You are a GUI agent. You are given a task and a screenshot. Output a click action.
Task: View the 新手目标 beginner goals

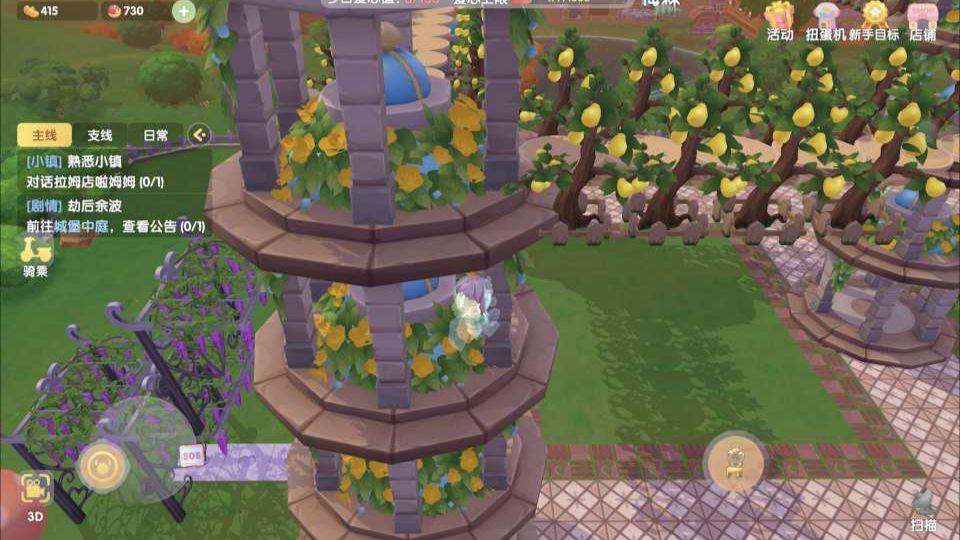pos(875,20)
